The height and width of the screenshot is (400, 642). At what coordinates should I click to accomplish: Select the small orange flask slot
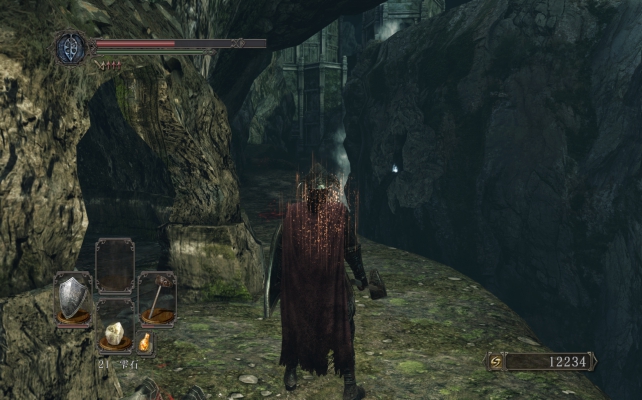[145, 342]
